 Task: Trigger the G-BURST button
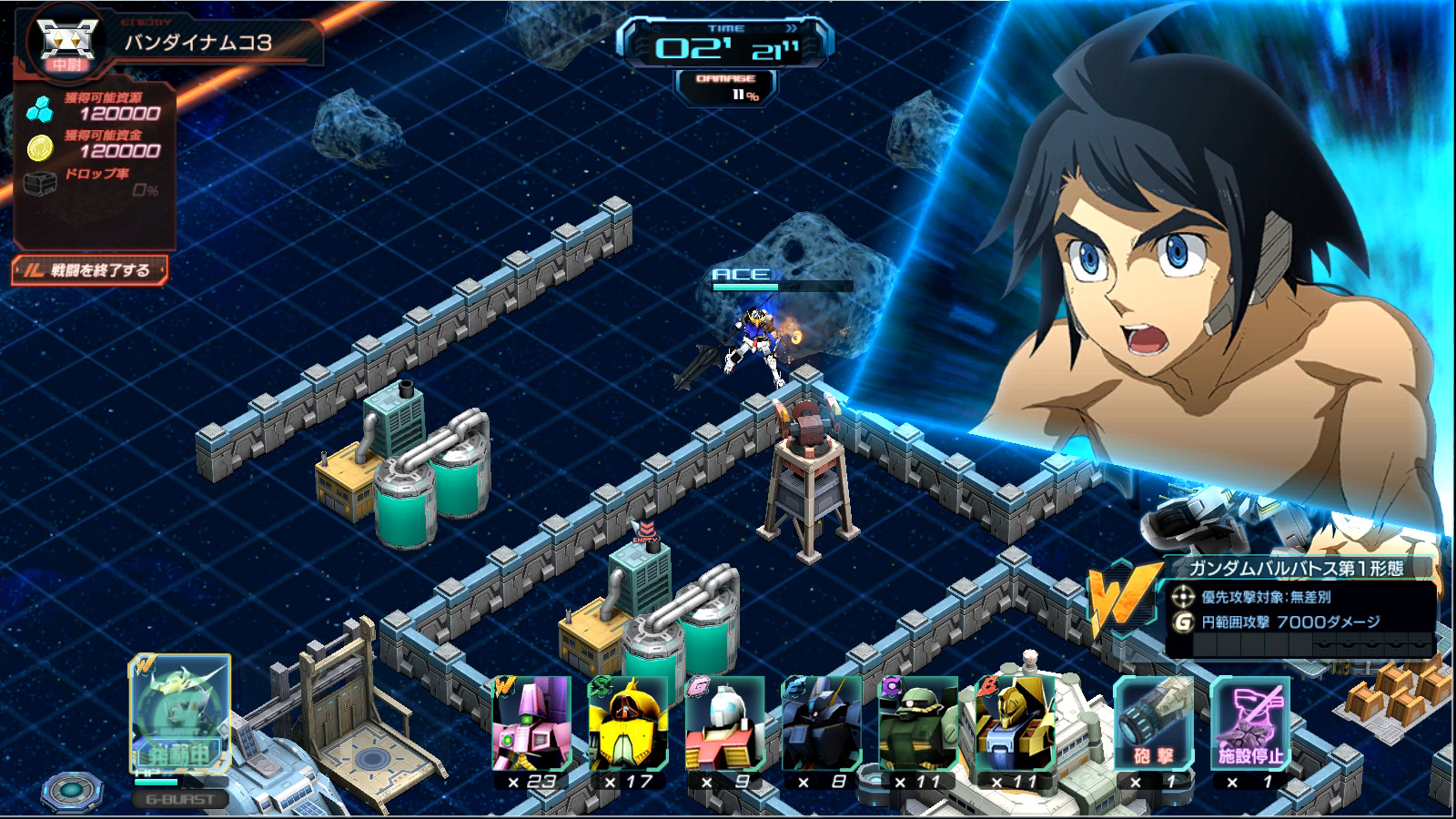coord(180,799)
